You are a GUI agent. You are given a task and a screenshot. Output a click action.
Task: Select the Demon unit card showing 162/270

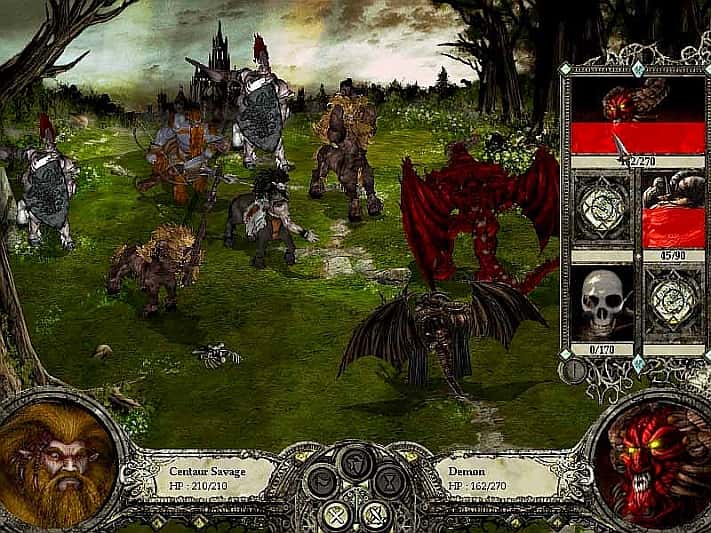tap(637, 114)
